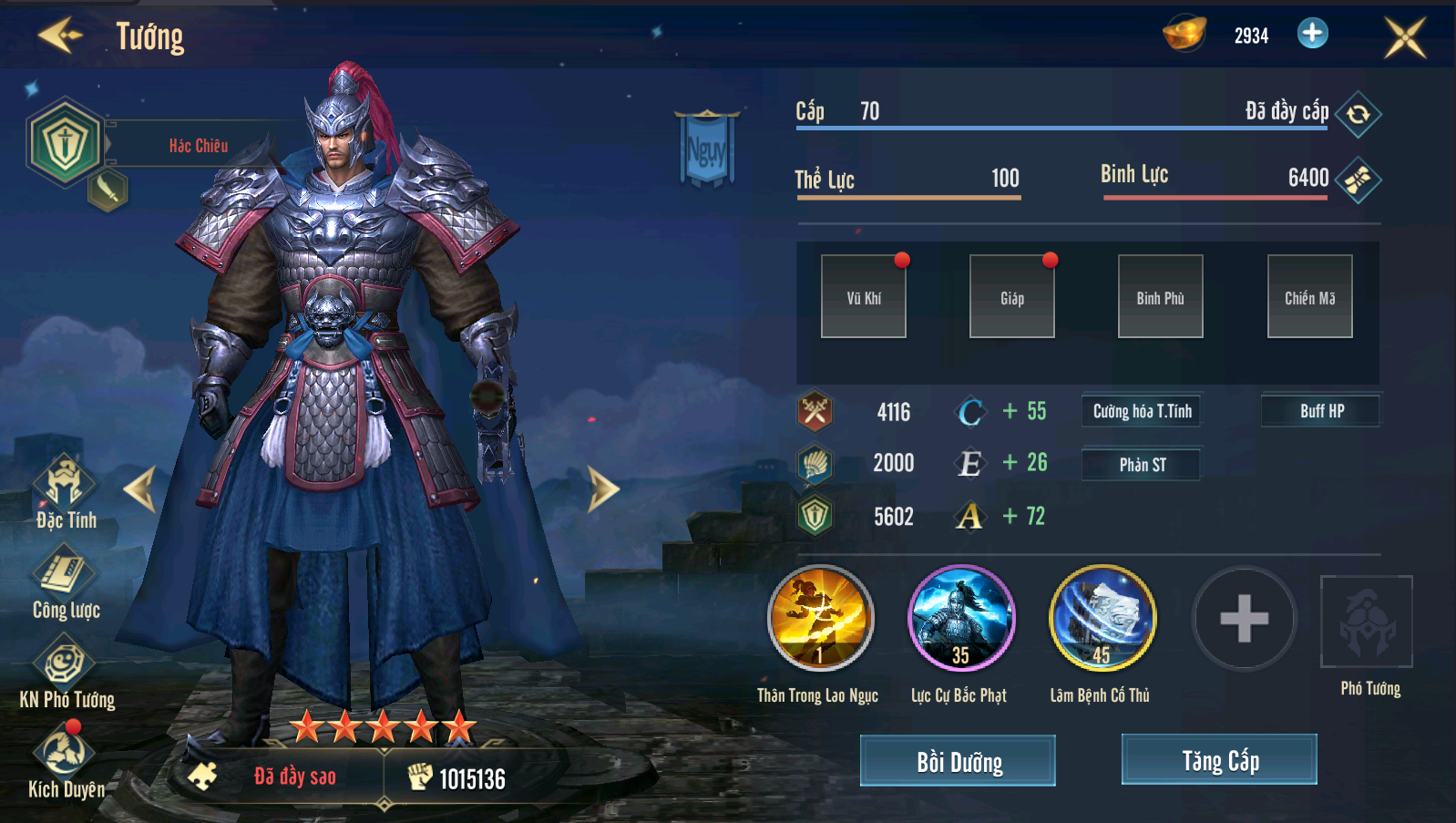Click the Bồi Dưỡng button
The image size is (1456, 823).
tap(958, 760)
